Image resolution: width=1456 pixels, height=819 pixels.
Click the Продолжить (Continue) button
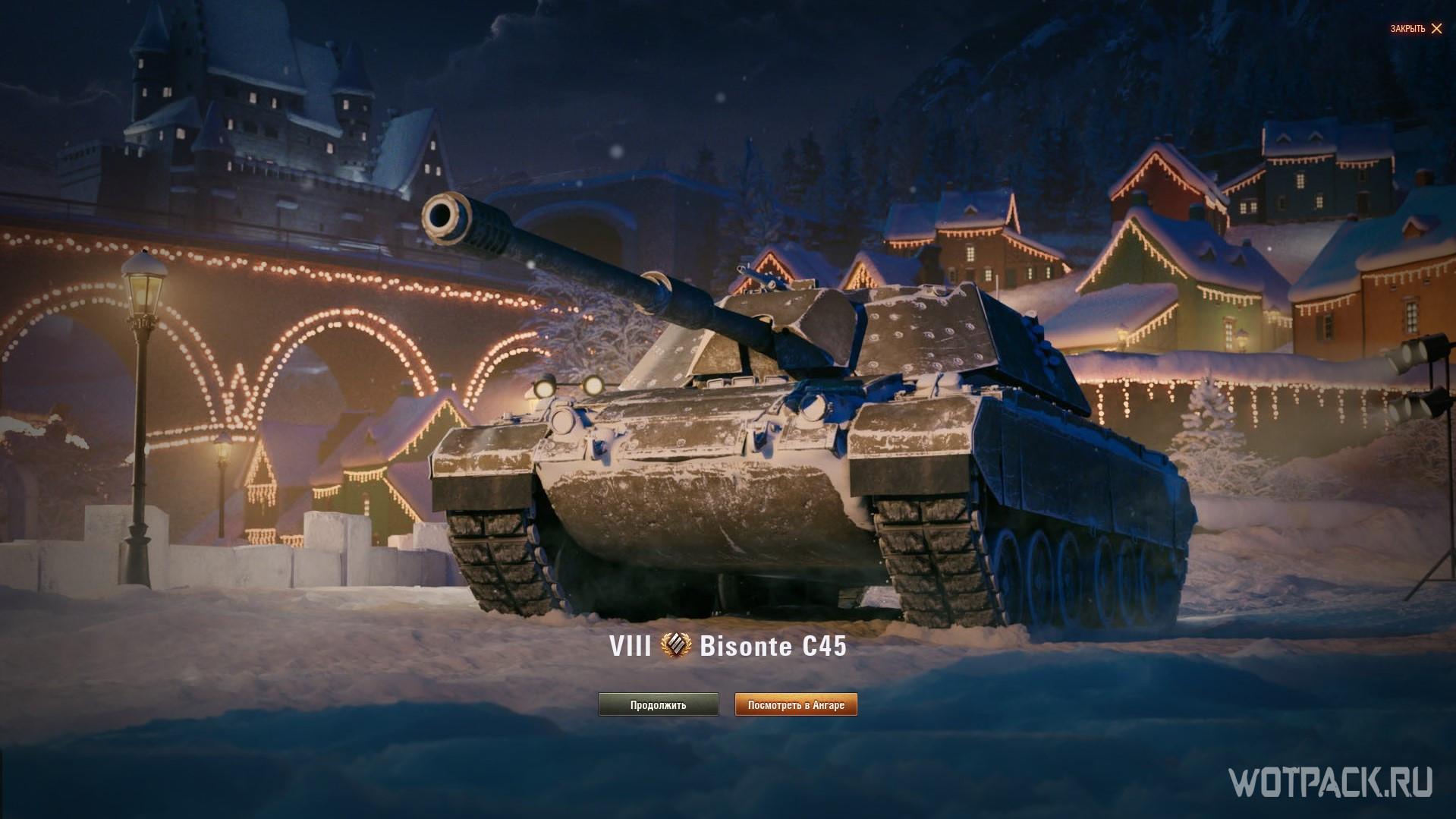click(x=658, y=704)
